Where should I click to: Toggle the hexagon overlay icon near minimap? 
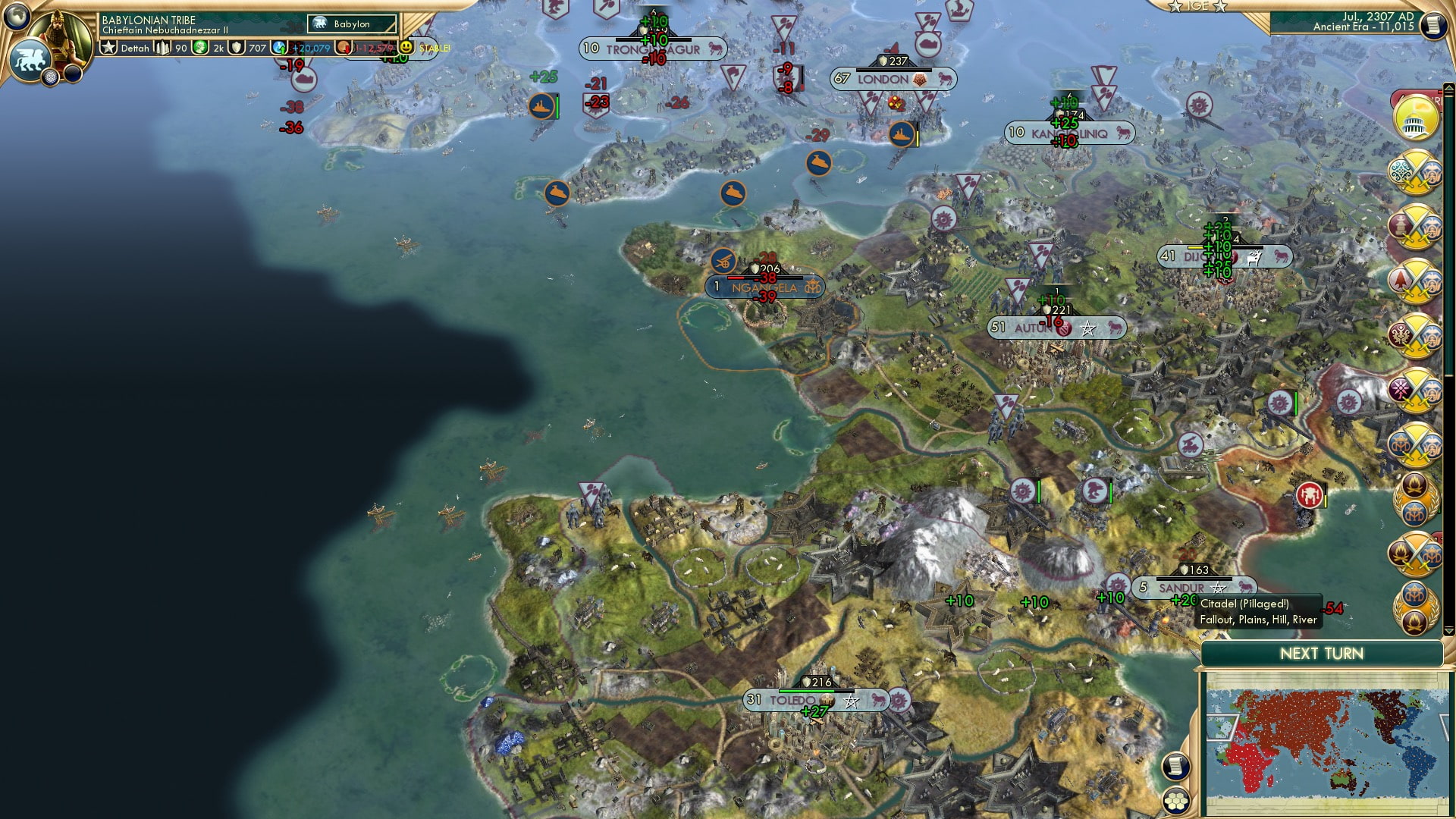(1176, 801)
